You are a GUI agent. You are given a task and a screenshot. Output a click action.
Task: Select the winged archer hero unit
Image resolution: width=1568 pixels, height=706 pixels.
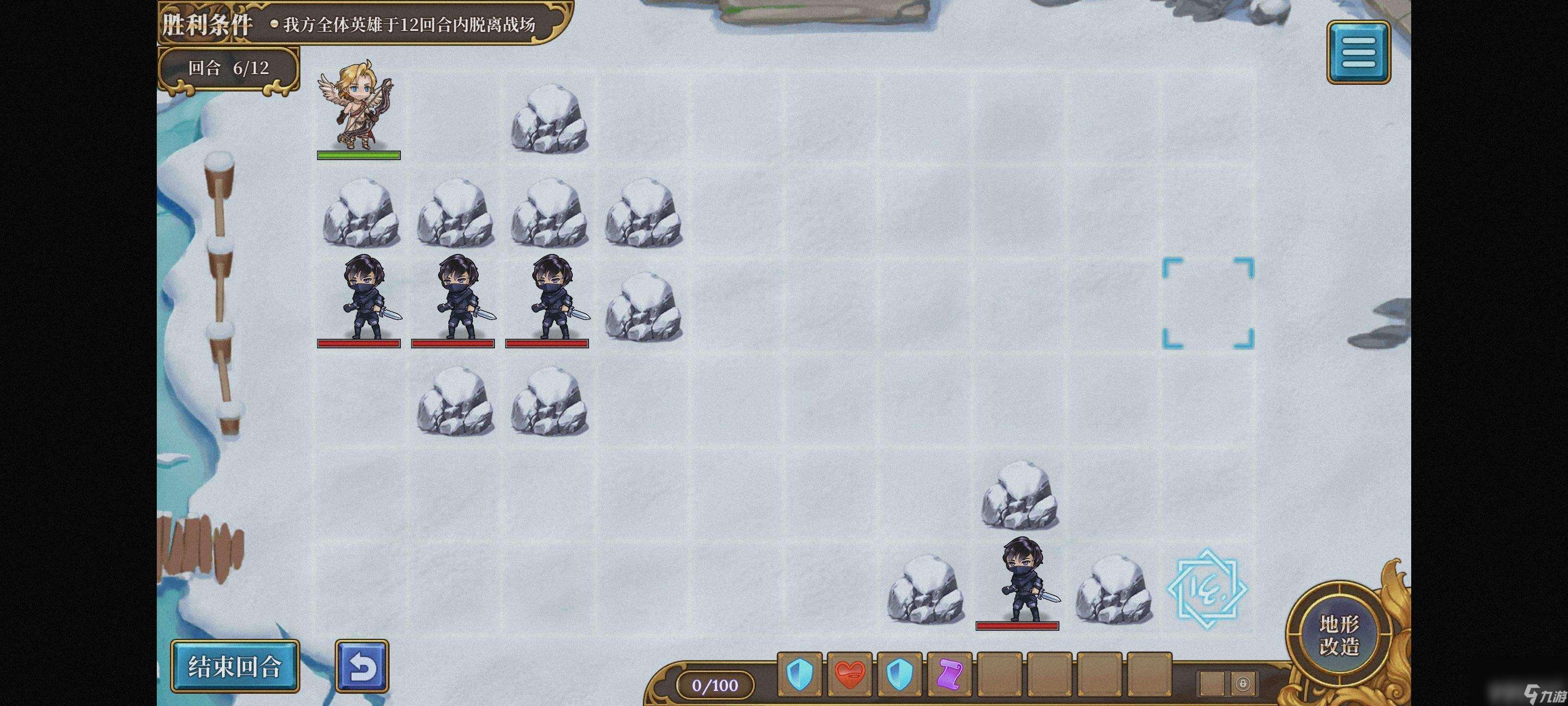[359, 106]
